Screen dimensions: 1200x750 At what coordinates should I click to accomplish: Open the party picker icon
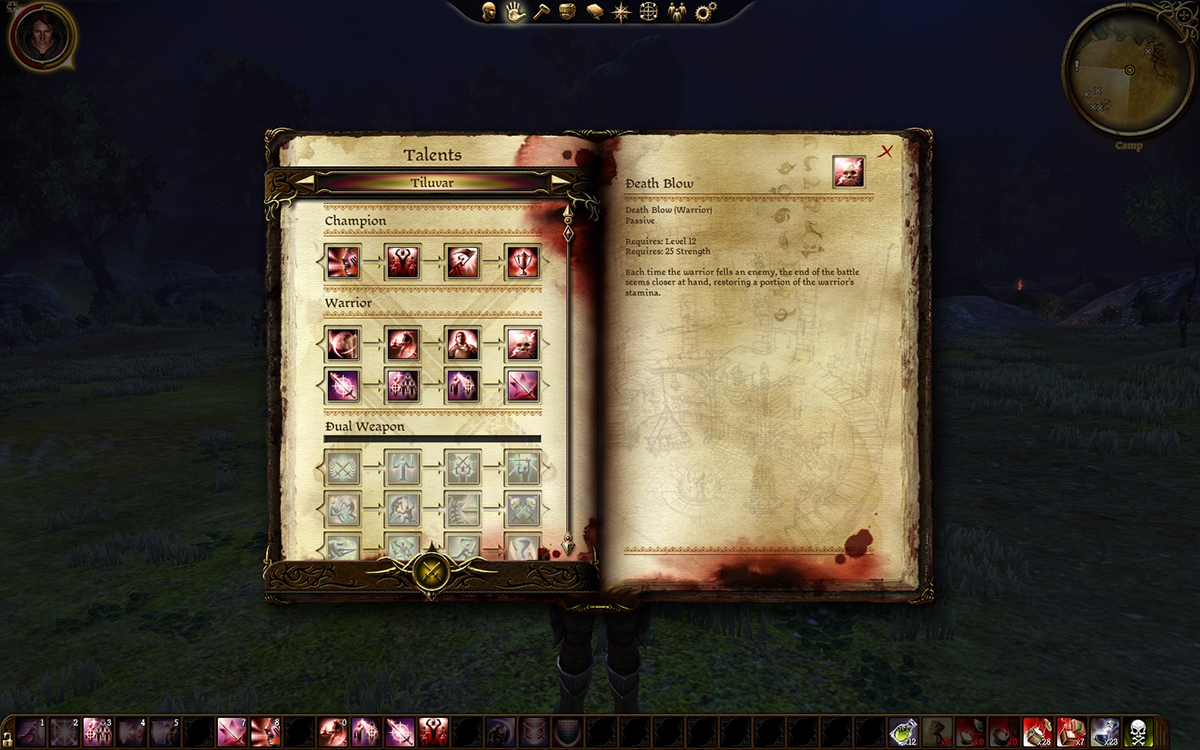(x=677, y=12)
